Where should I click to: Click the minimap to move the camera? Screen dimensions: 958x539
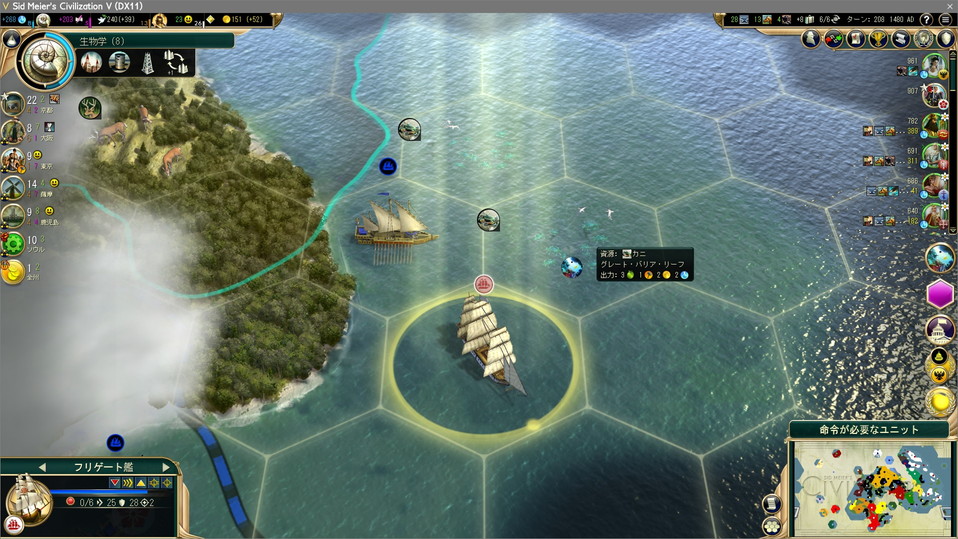(870, 486)
